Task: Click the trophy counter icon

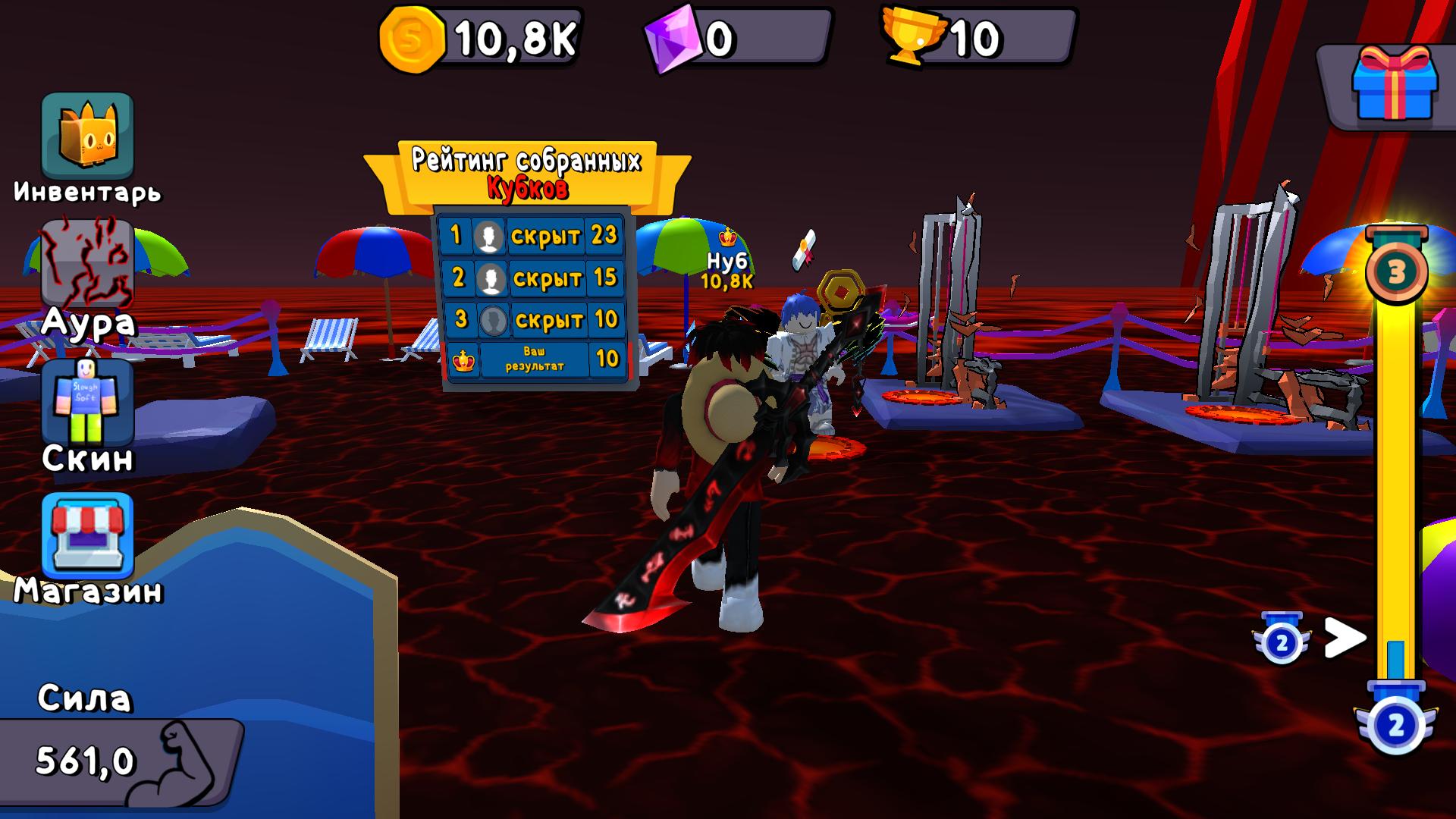Action: [x=914, y=34]
